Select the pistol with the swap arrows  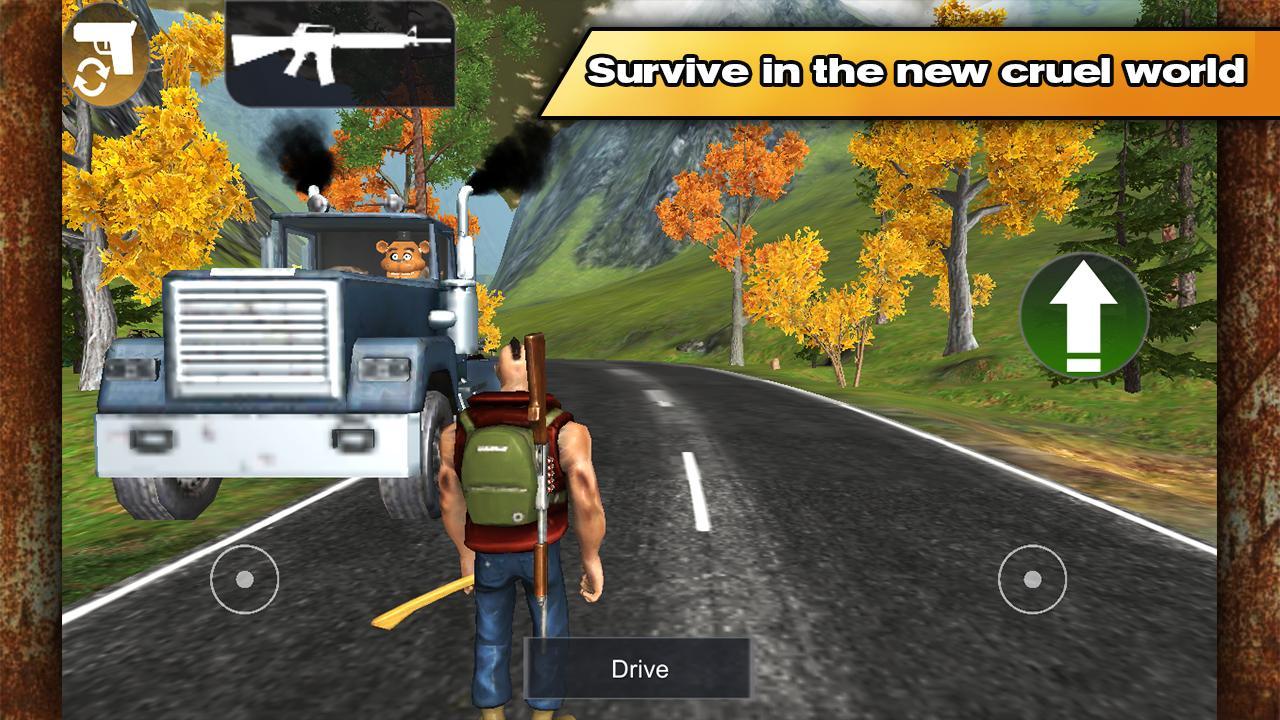(x=105, y=55)
